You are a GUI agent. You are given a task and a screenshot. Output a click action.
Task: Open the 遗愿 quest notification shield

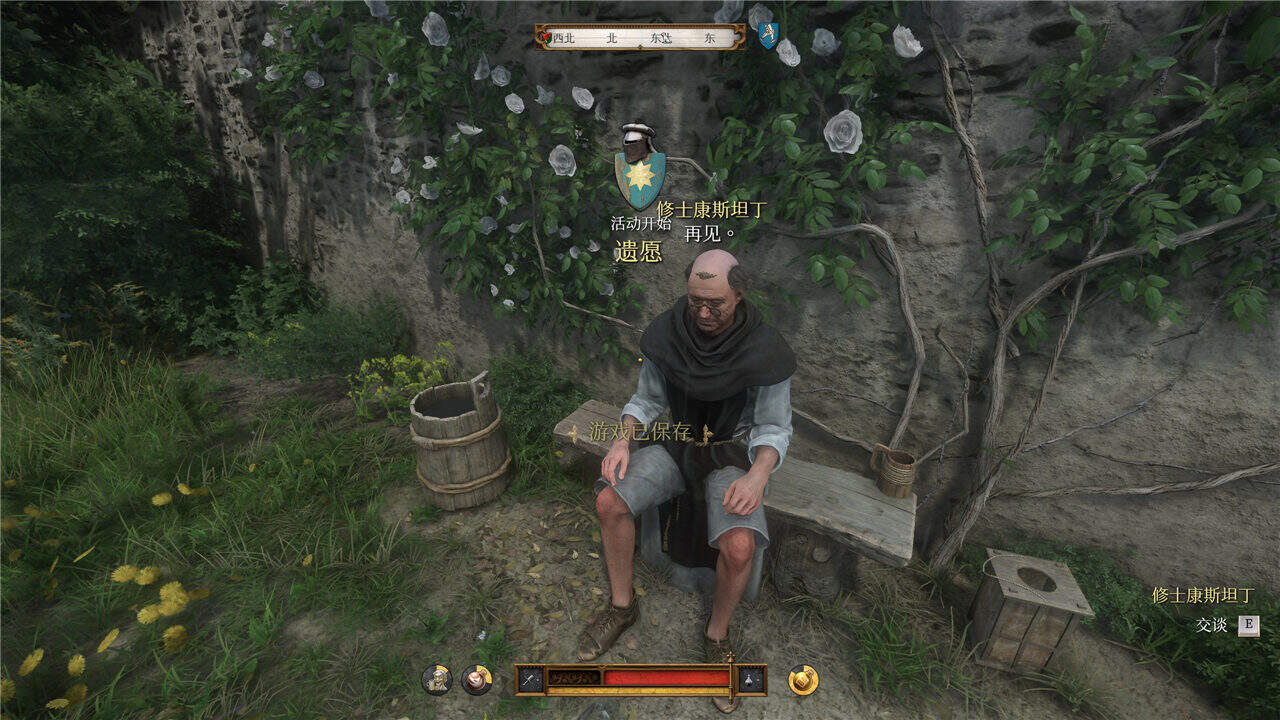[x=639, y=168]
